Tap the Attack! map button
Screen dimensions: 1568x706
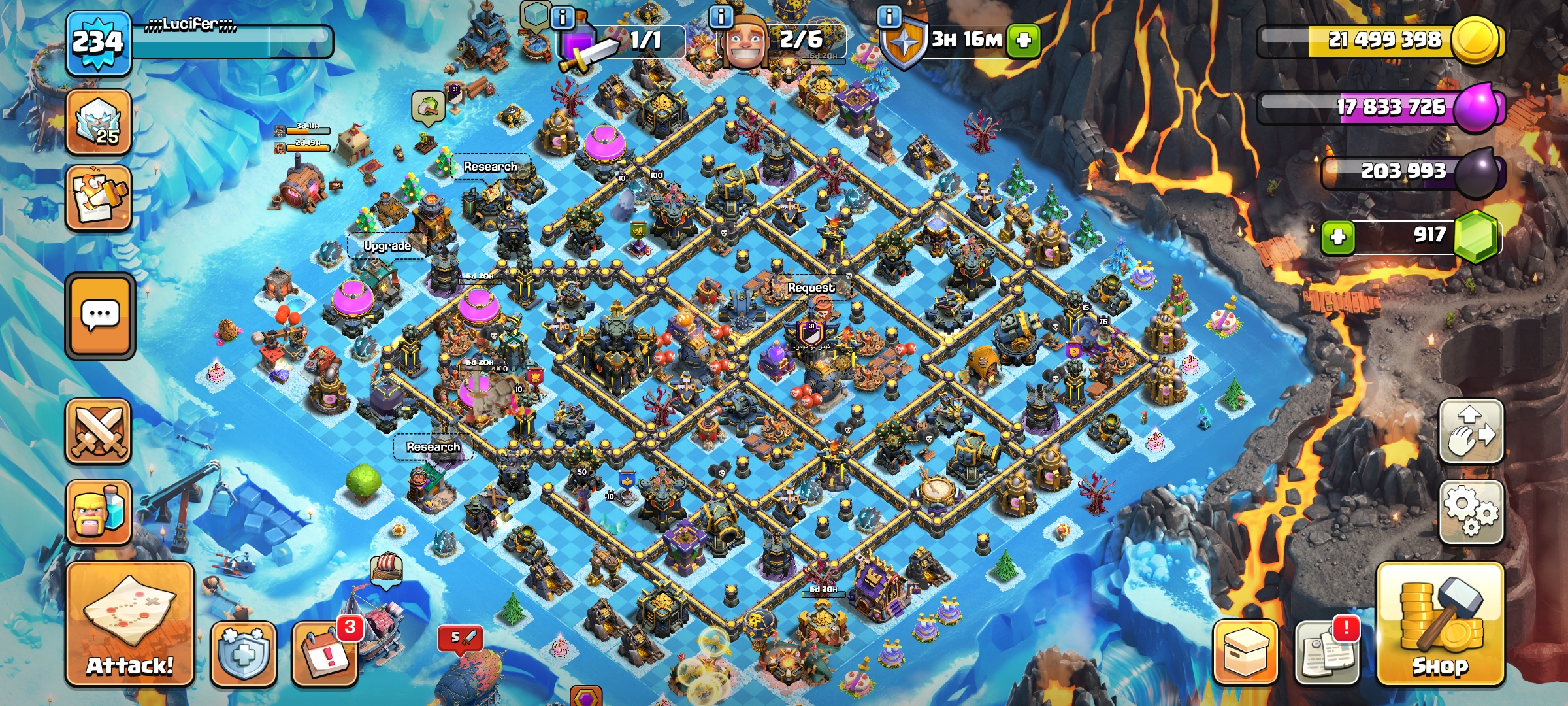tap(129, 624)
